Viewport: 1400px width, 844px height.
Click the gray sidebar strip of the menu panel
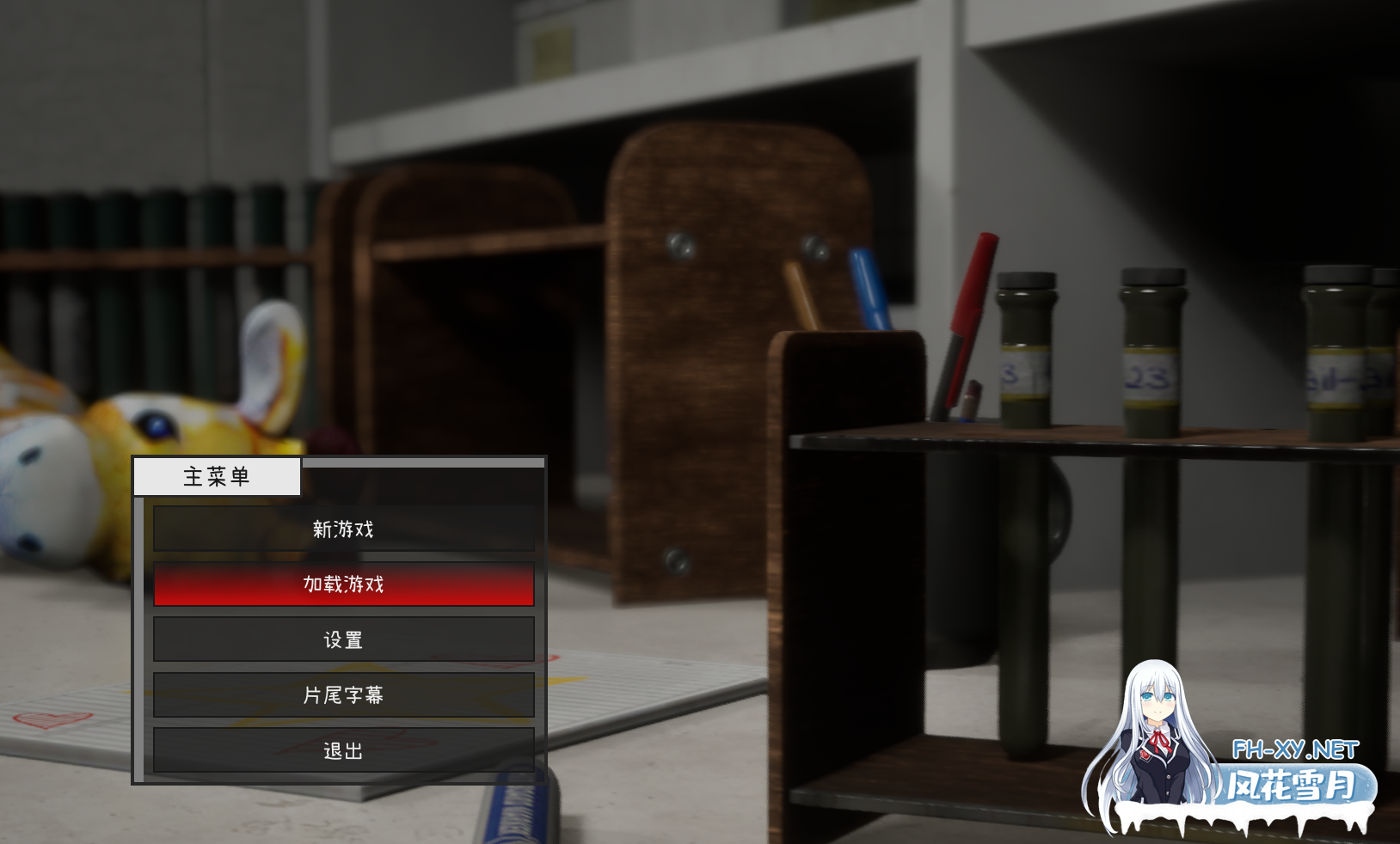(139, 636)
